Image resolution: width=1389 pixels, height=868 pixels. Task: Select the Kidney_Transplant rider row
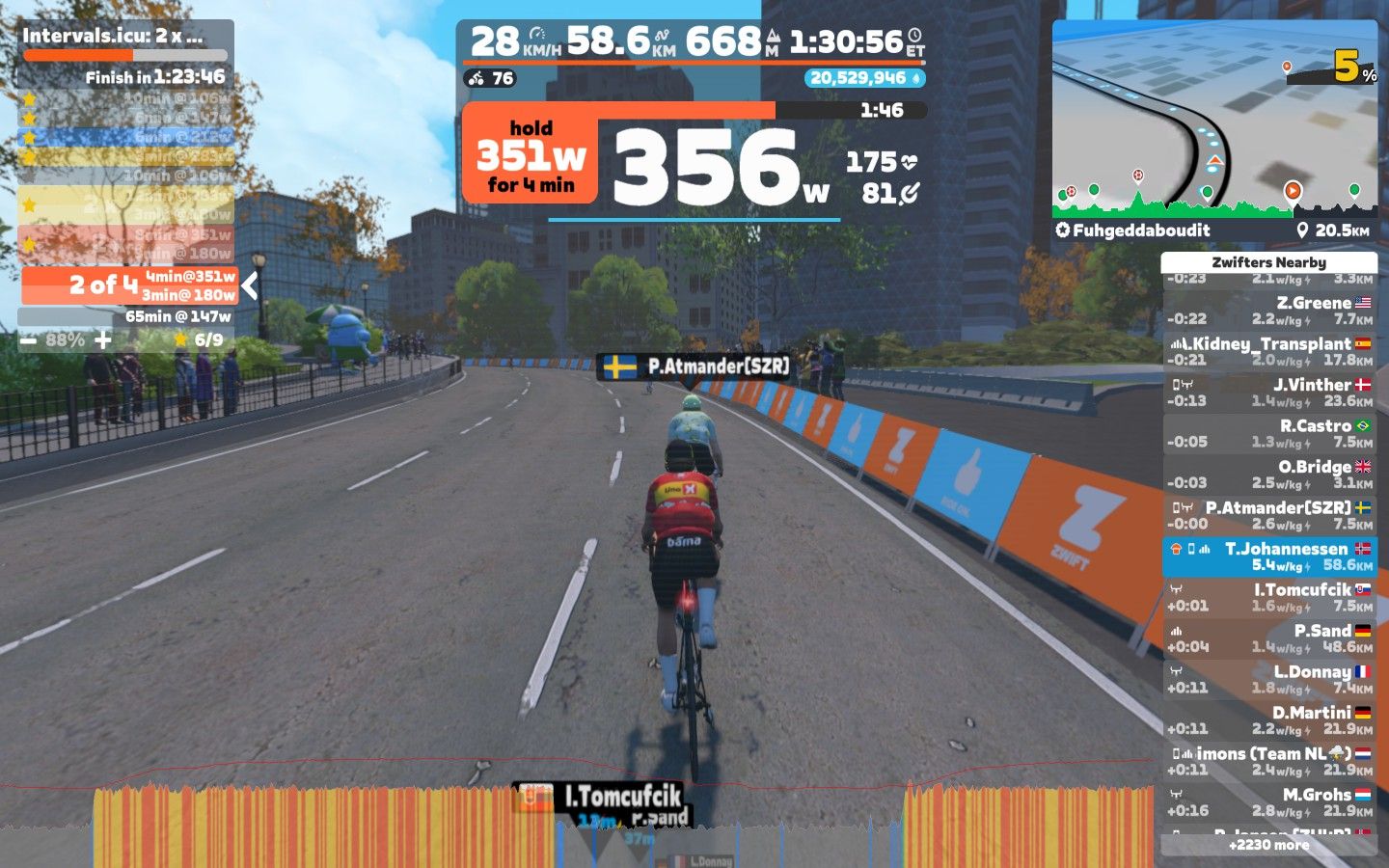(x=1269, y=351)
